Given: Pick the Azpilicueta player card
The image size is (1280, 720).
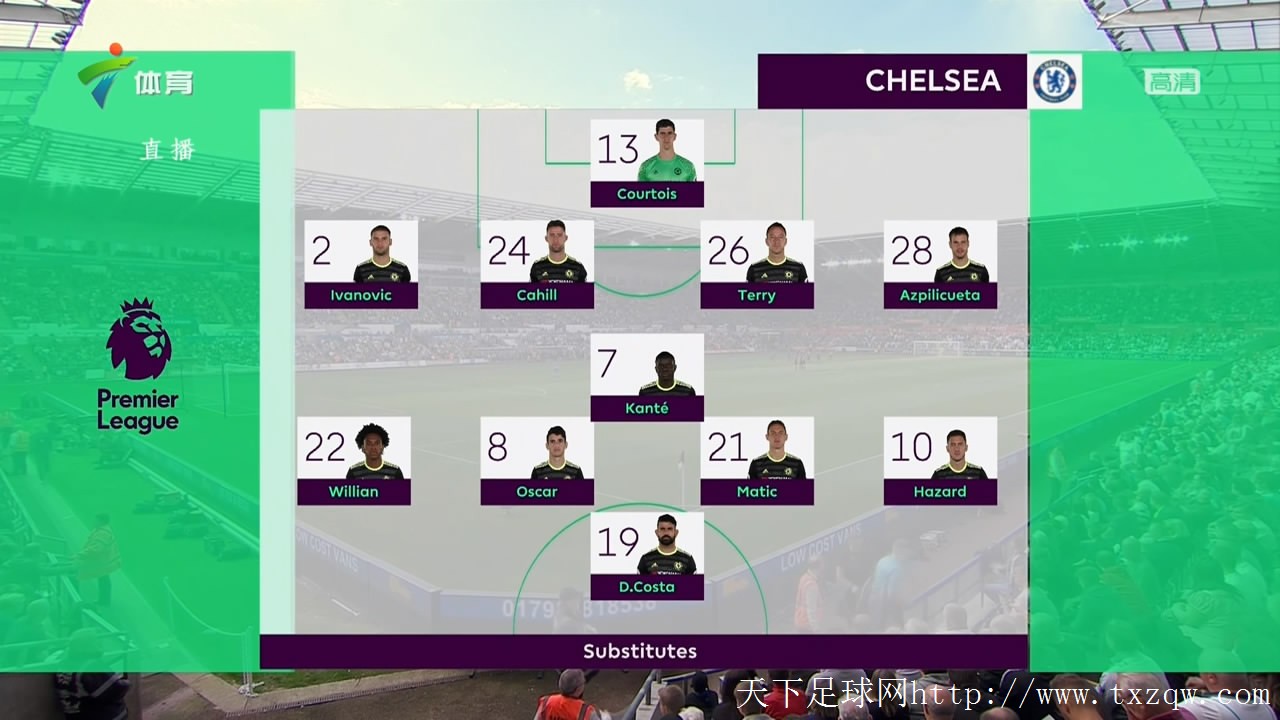Looking at the screenshot, I should pyautogui.click(x=940, y=264).
